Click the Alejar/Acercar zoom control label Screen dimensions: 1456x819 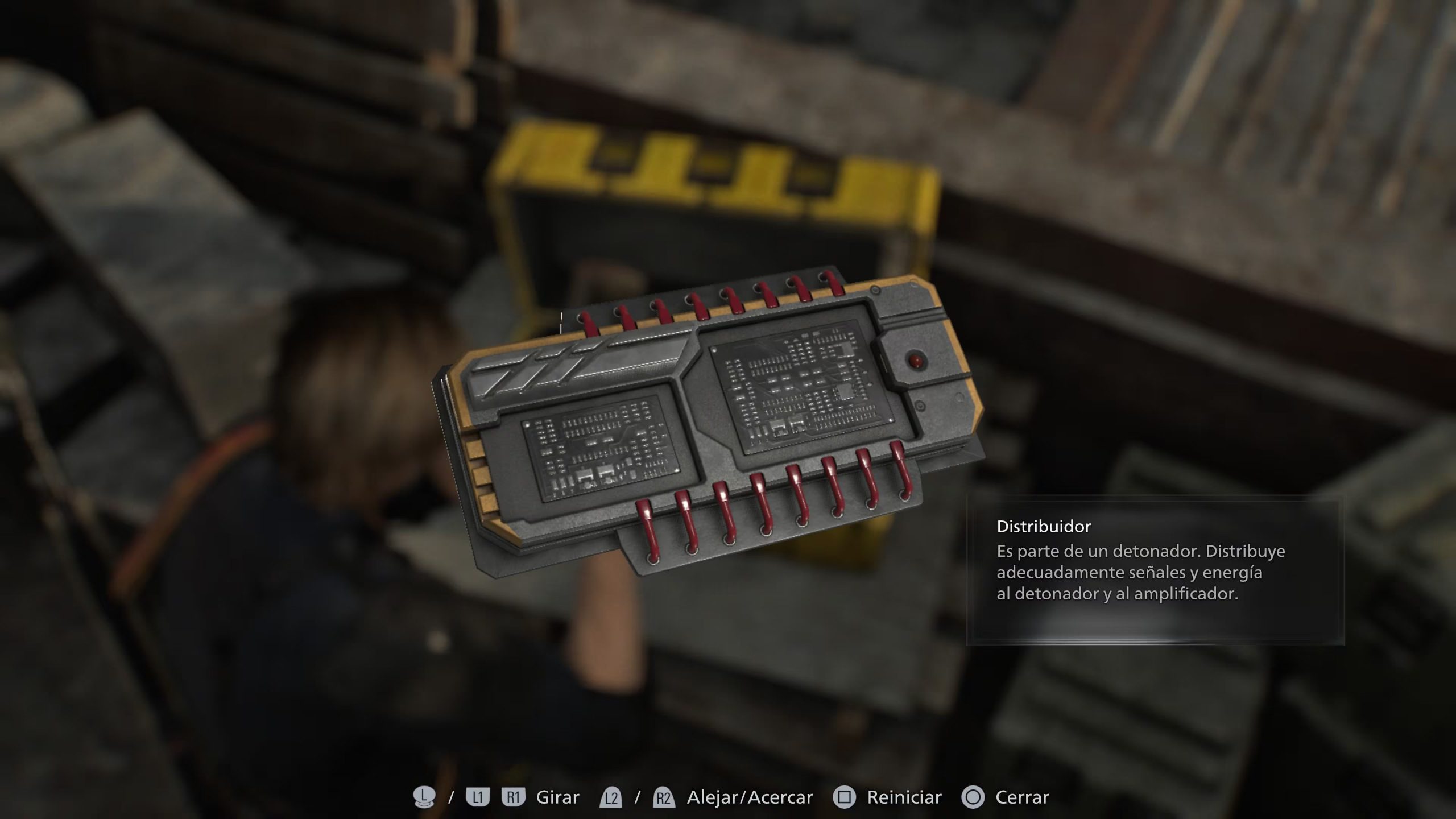pos(750,796)
